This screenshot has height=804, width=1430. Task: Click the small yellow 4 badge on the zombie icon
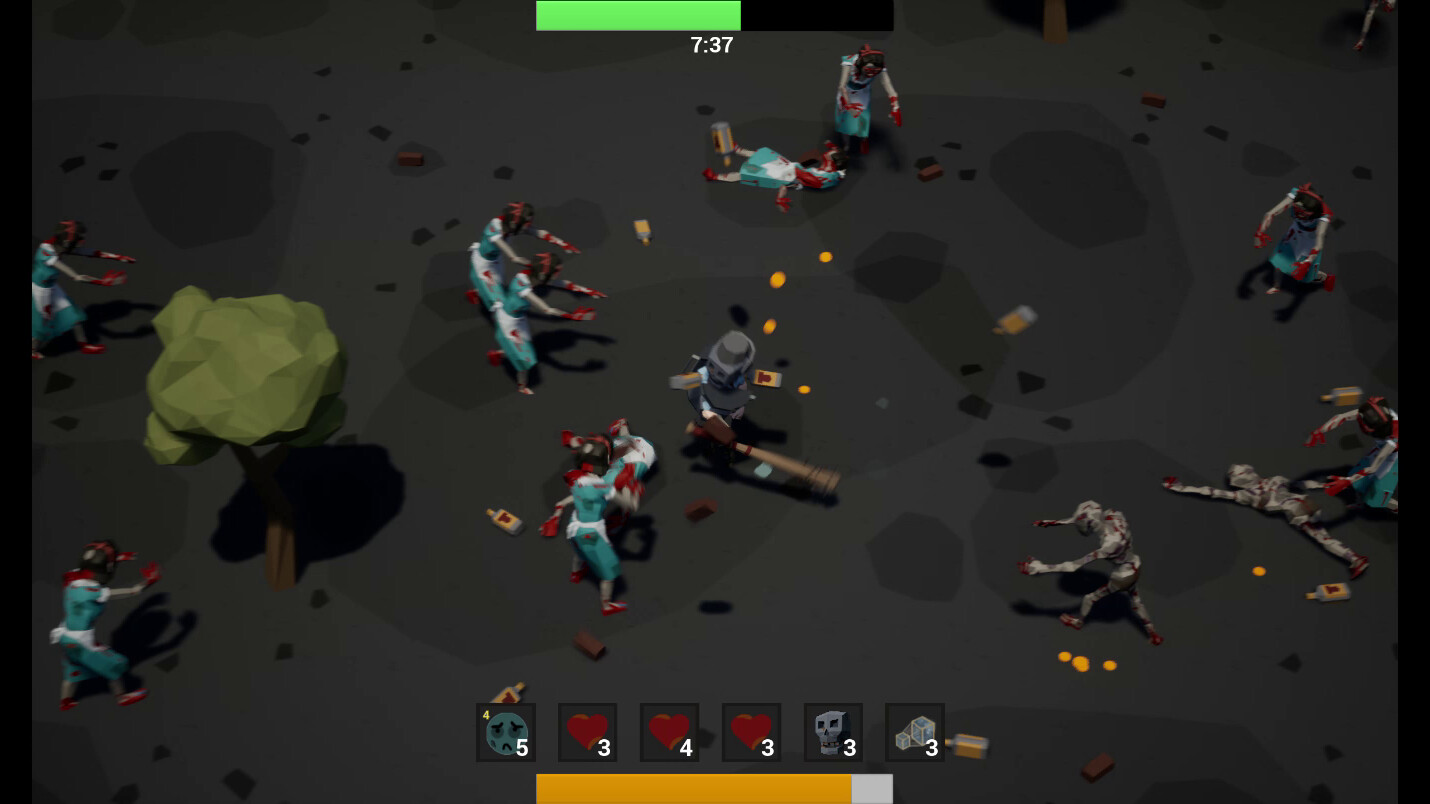point(484,714)
